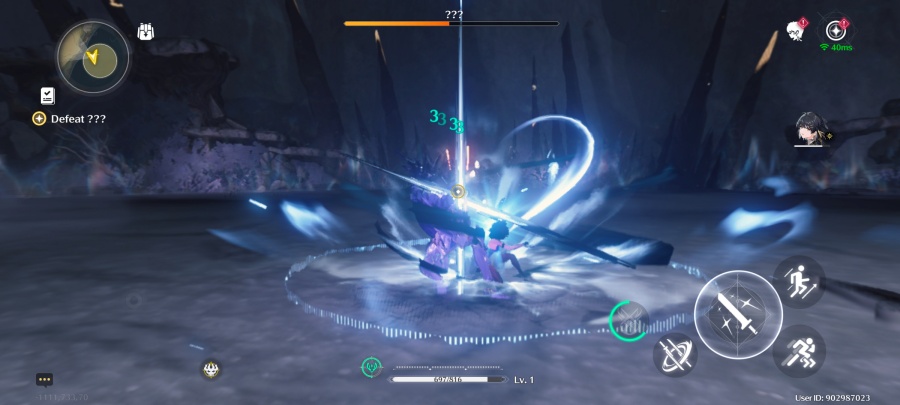This screenshot has width=900, height=405.
Task: Tap the sprint dodge running figure button
Action: (799, 350)
